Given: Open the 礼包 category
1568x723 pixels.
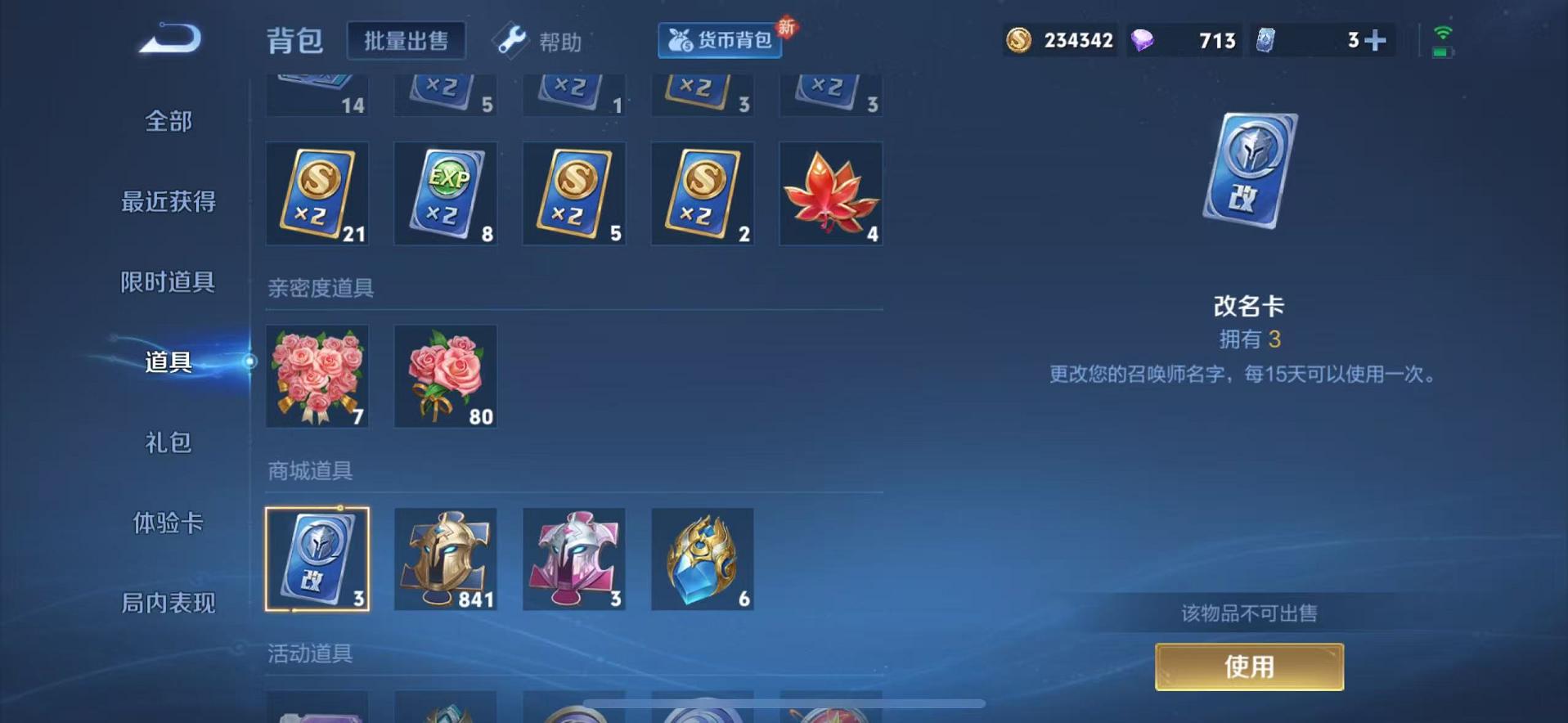Looking at the screenshot, I should tap(168, 443).
